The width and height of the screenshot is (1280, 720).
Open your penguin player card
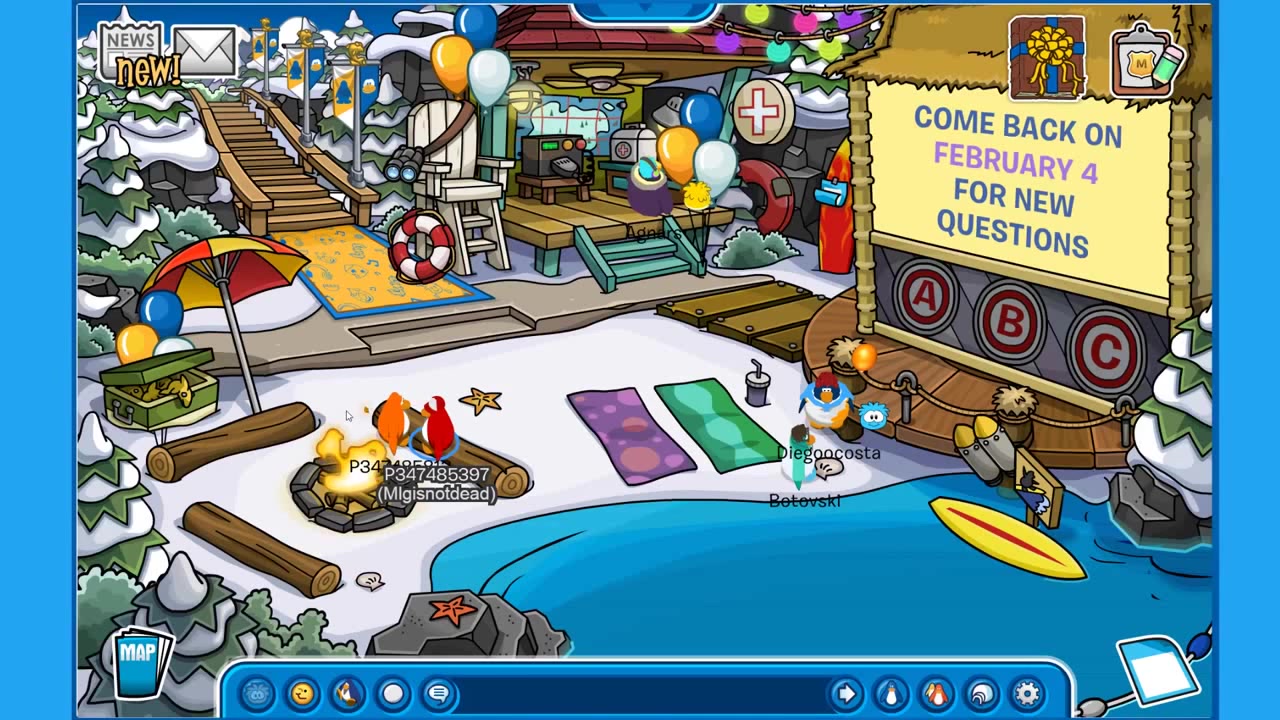click(x=890, y=693)
